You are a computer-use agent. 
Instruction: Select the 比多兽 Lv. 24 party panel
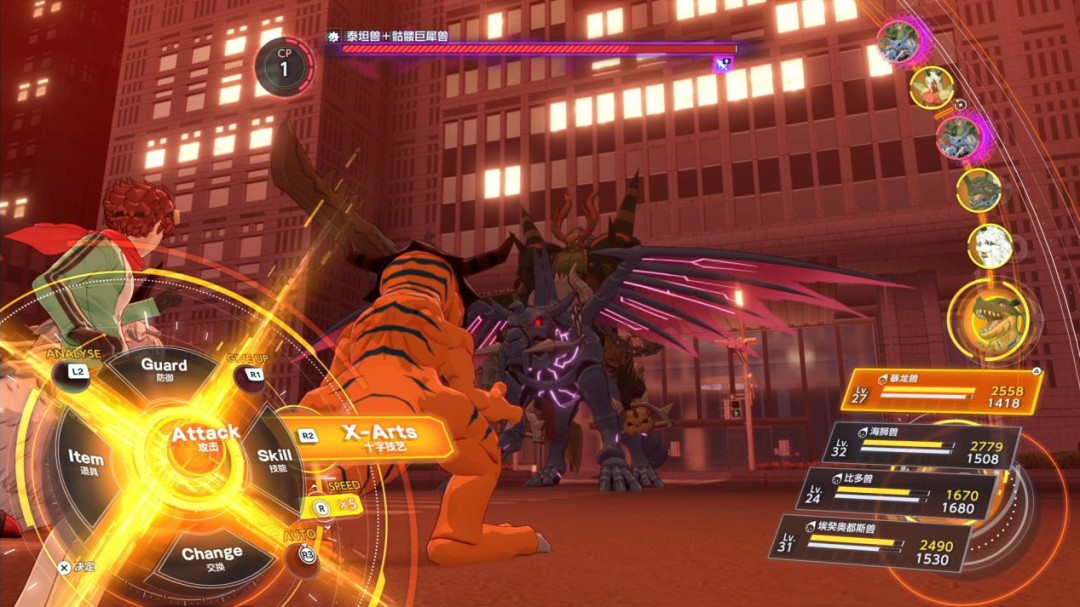coord(897,496)
